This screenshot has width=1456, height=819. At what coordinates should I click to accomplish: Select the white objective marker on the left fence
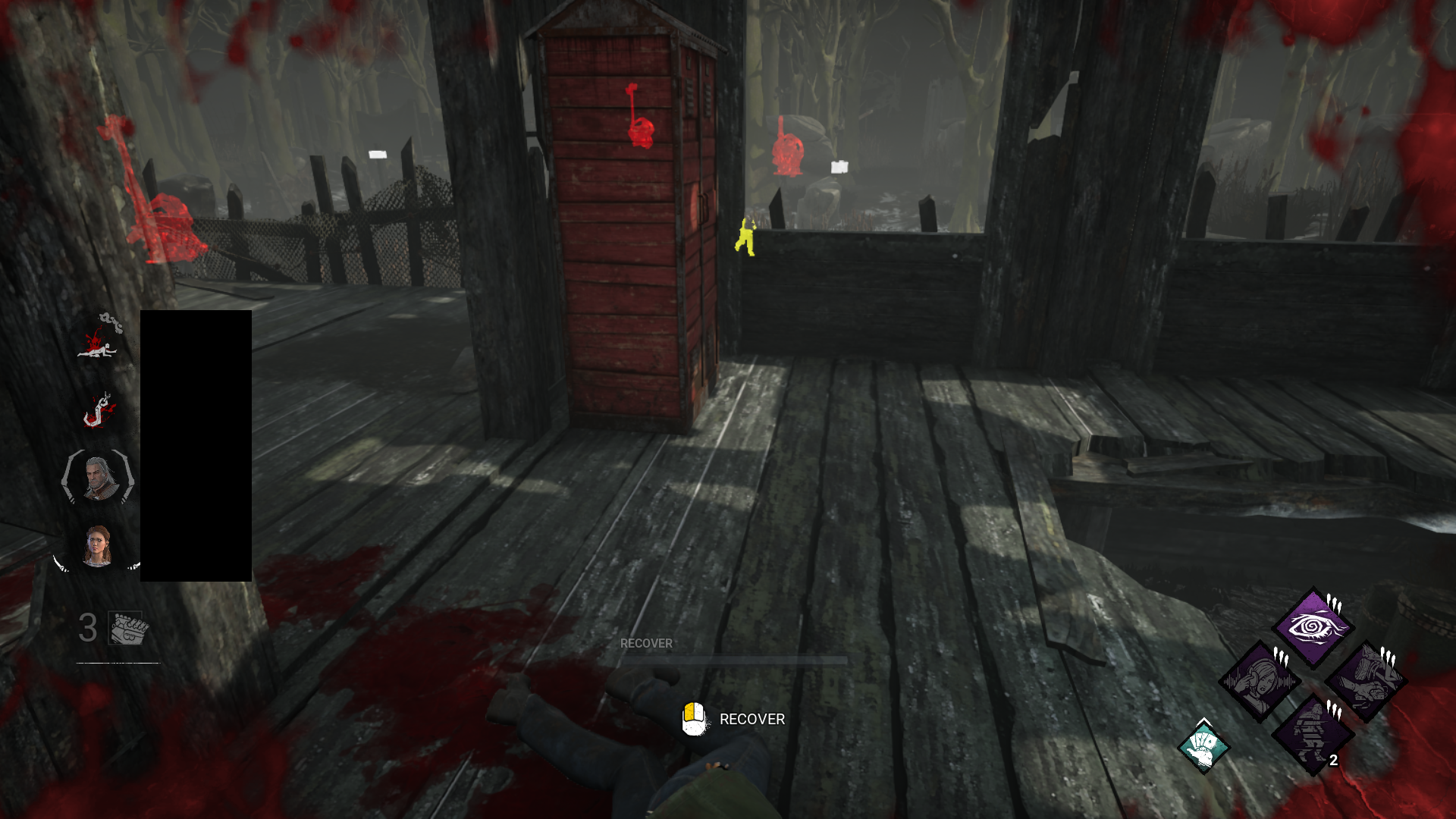click(378, 152)
